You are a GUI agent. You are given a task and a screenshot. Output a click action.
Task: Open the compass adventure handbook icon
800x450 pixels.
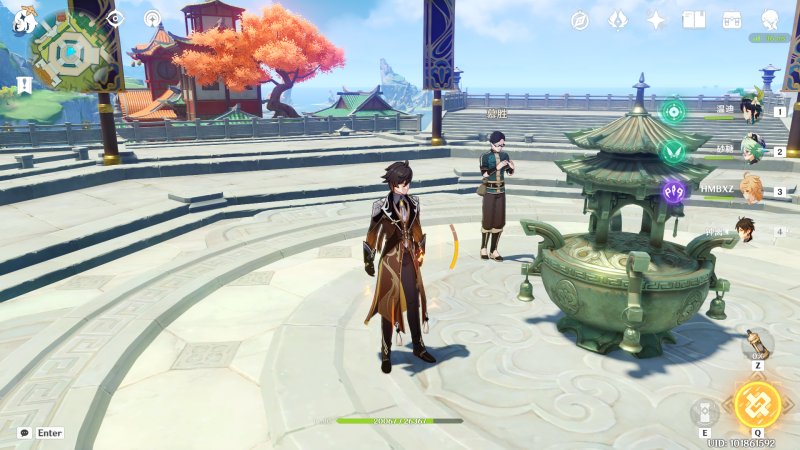tap(580, 20)
